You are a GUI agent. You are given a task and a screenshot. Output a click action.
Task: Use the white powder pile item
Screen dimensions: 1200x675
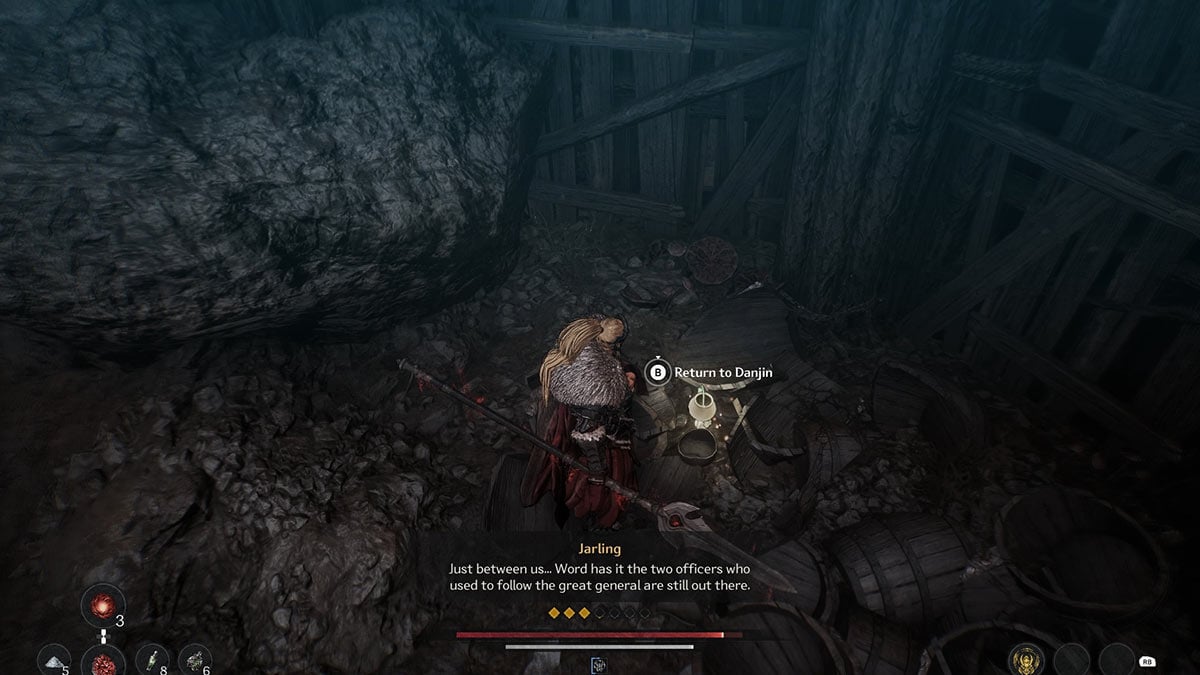[54, 660]
